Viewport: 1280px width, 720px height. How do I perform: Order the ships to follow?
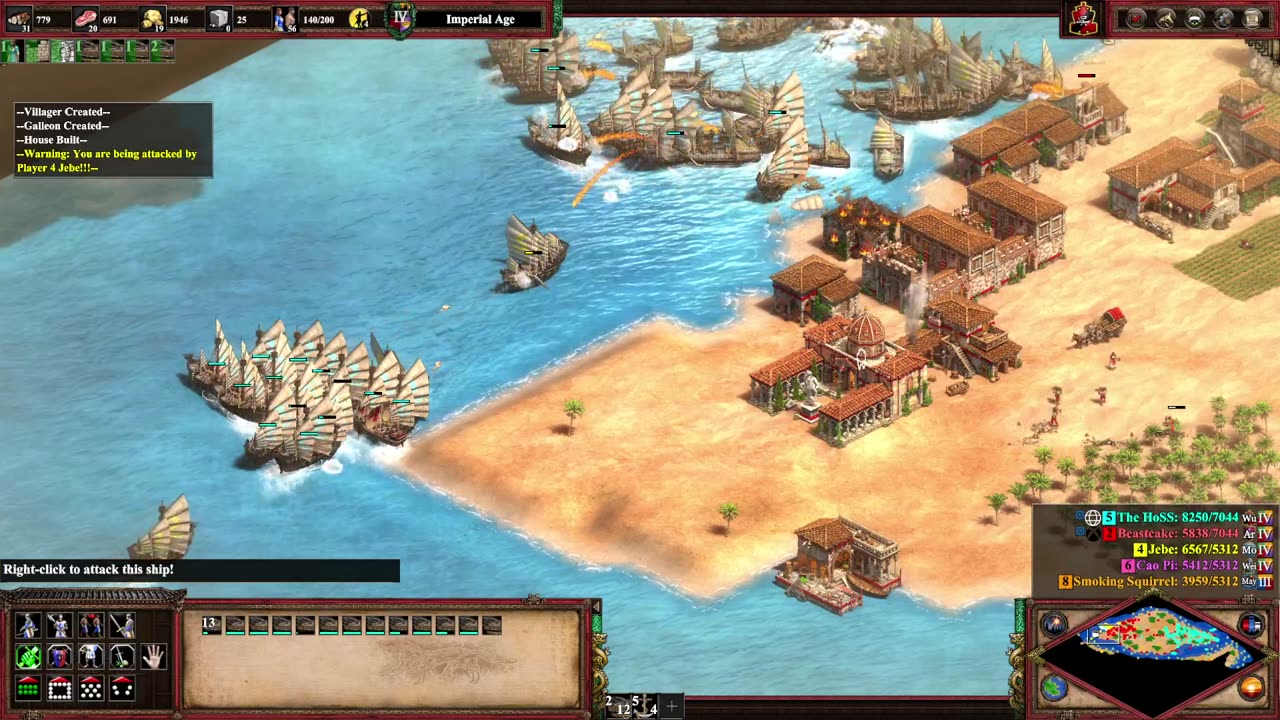(x=91, y=657)
